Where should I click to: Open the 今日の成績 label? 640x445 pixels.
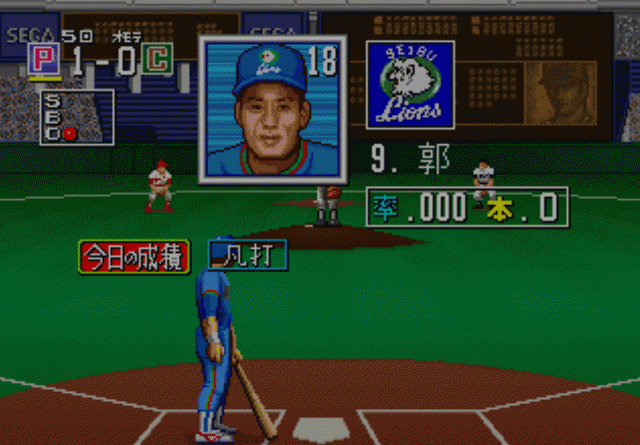pos(134,257)
